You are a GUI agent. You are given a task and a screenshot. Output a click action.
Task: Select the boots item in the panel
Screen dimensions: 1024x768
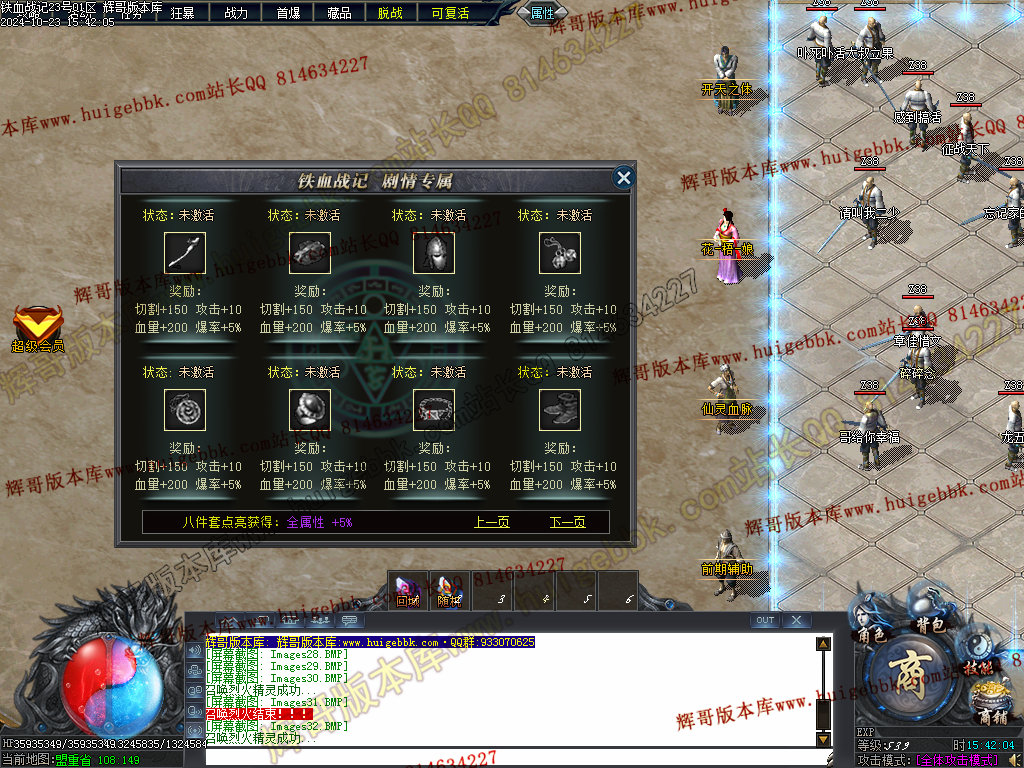pos(560,410)
